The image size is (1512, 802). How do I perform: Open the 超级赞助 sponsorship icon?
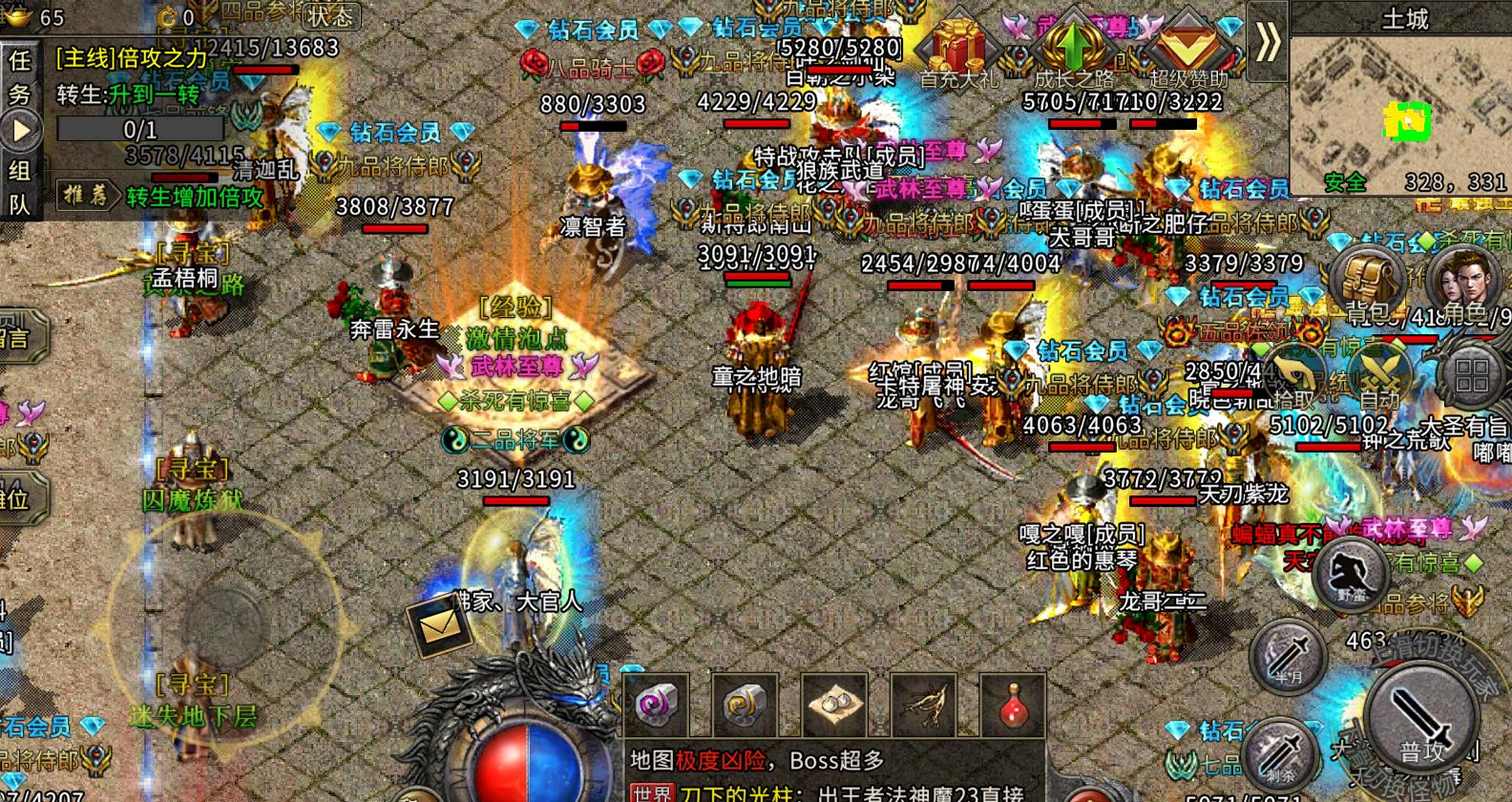click(x=1186, y=48)
